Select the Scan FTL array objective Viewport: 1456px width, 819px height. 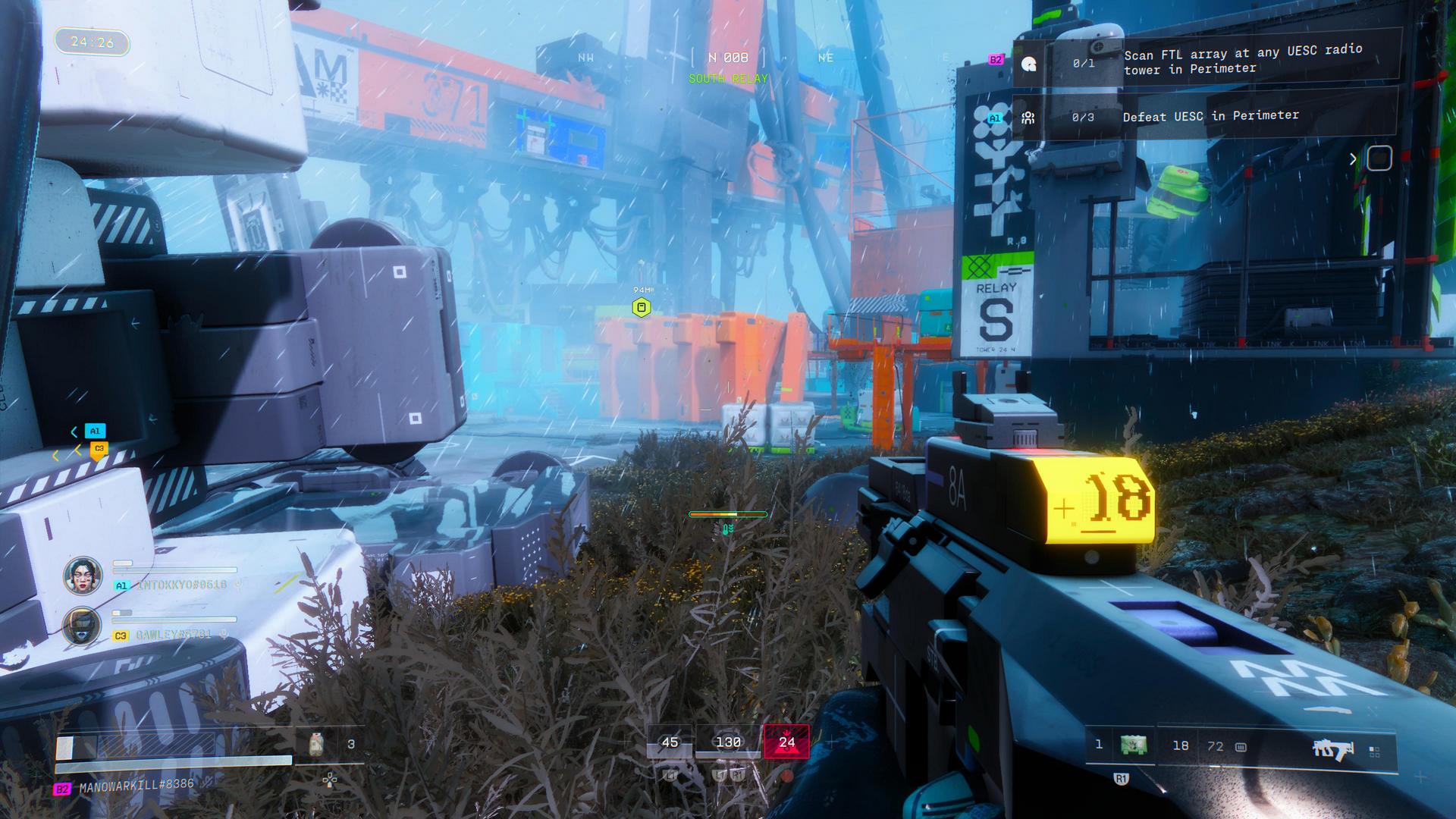click(x=1242, y=59)
